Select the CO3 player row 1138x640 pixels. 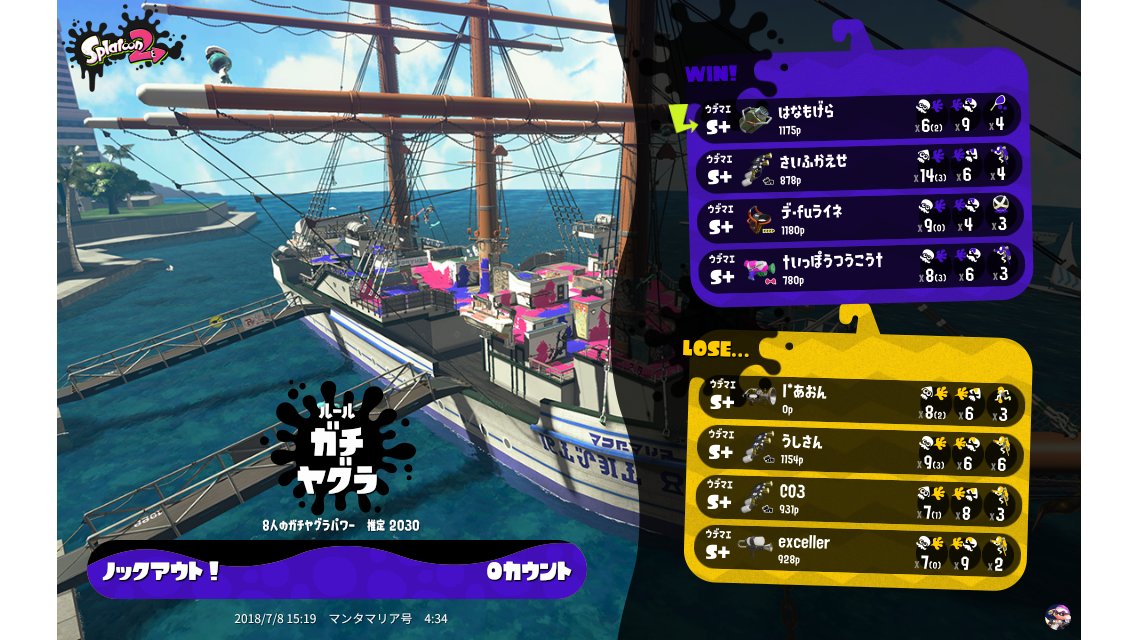click(x=860, y=500)
